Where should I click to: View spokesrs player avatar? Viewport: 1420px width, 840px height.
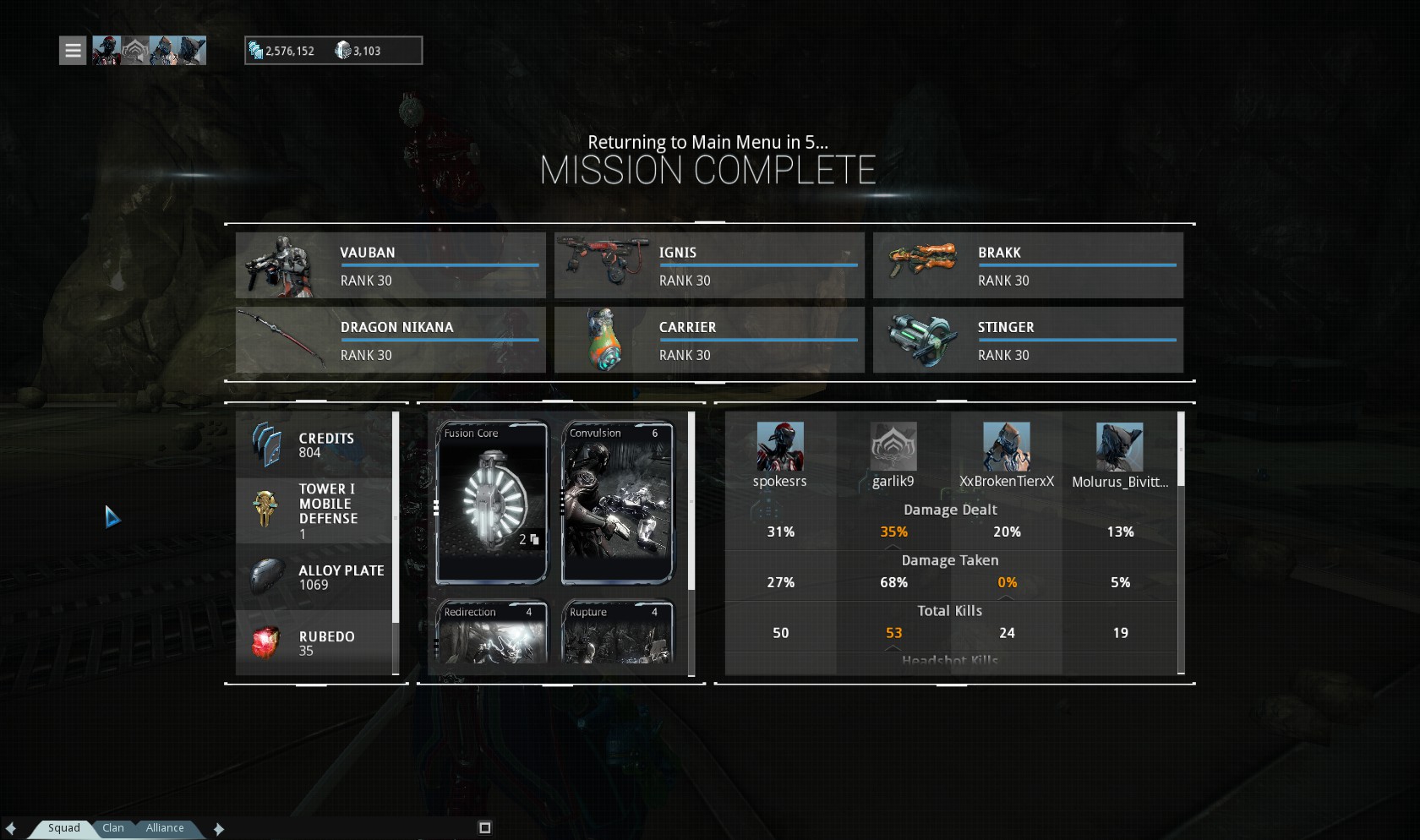[779, 446]
